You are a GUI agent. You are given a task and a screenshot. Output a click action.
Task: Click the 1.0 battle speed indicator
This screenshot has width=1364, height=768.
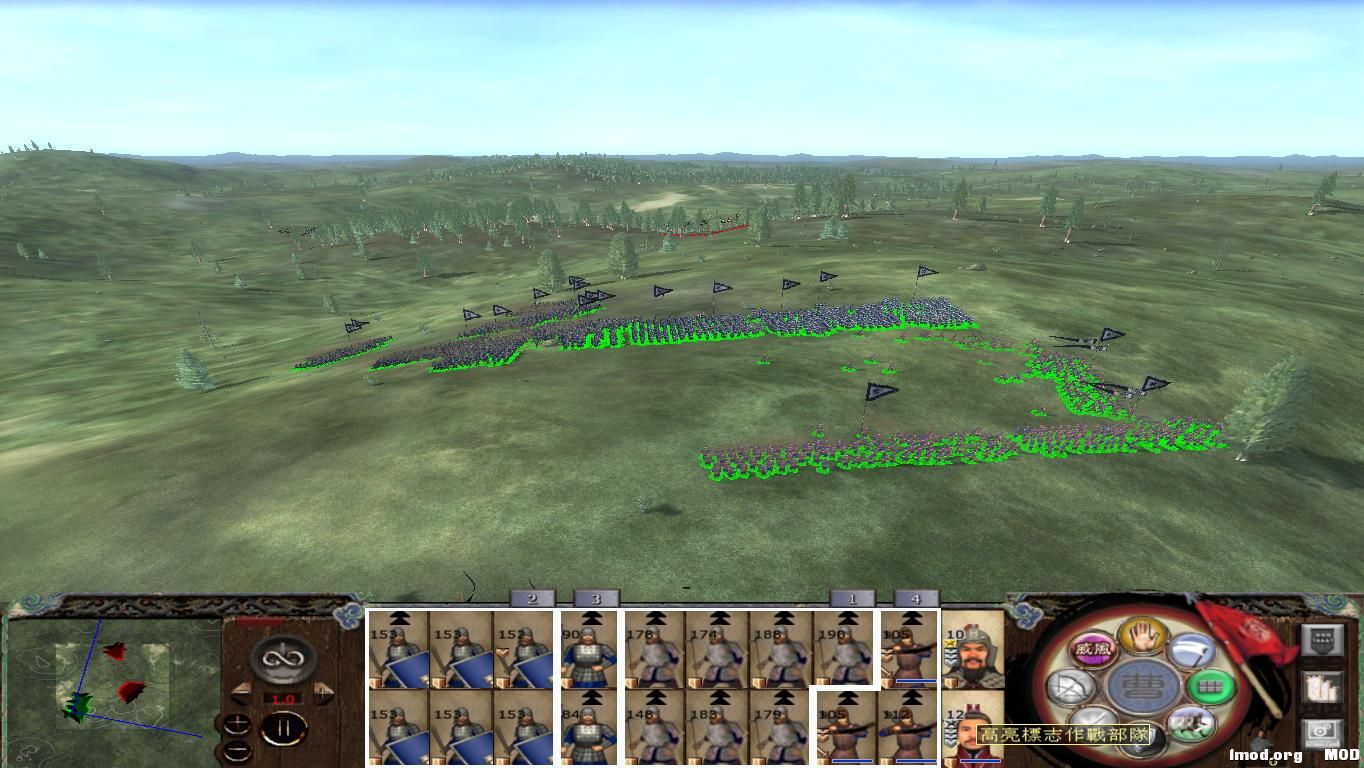[x=281, y=698]
